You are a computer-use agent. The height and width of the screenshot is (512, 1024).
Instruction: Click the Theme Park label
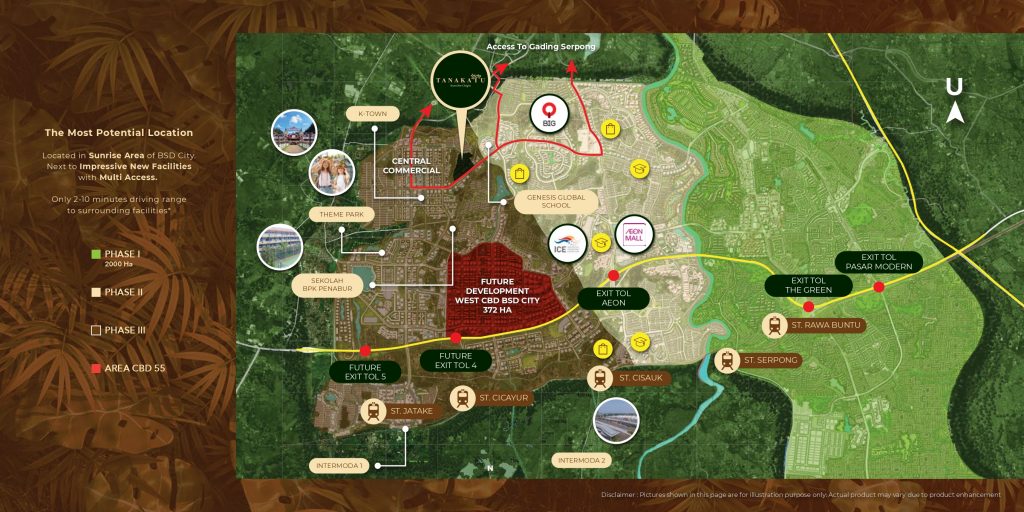click(x=339, y=212)
